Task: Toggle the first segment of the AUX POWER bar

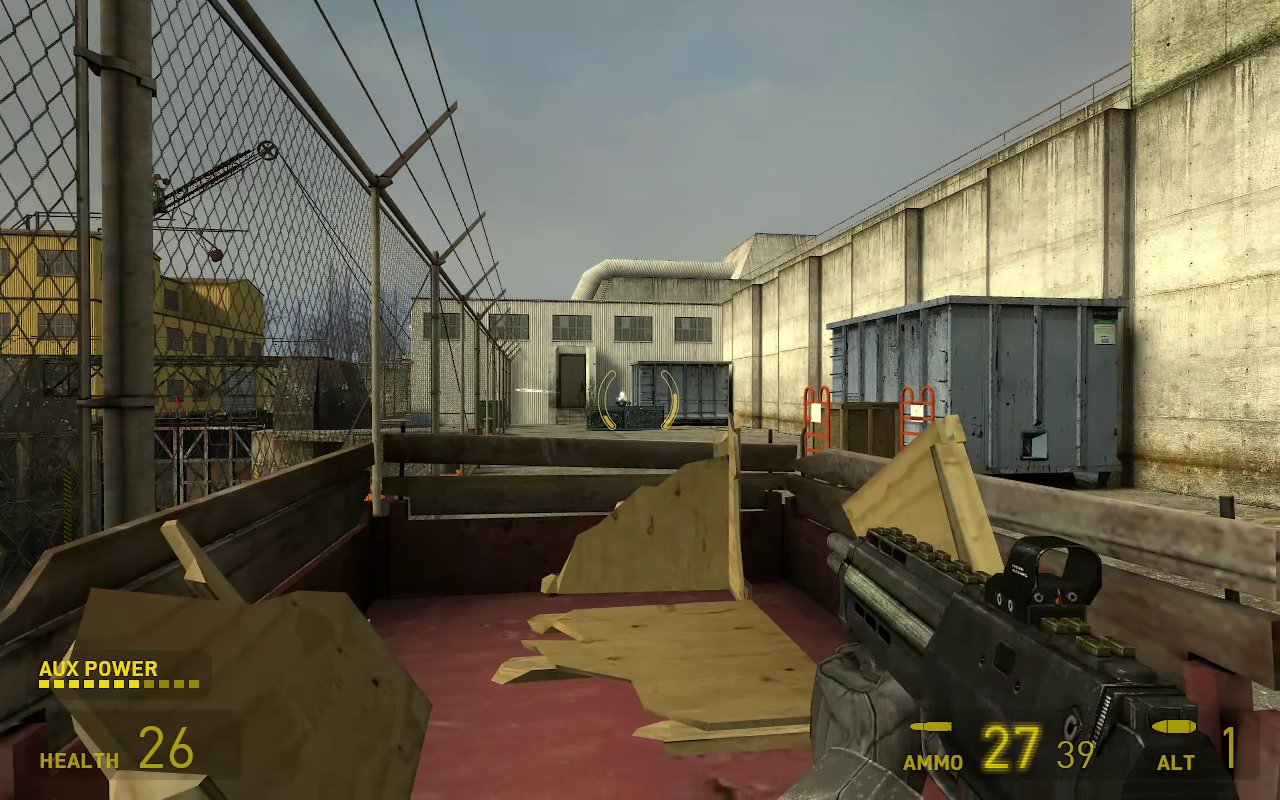Action: coord(43,685)
